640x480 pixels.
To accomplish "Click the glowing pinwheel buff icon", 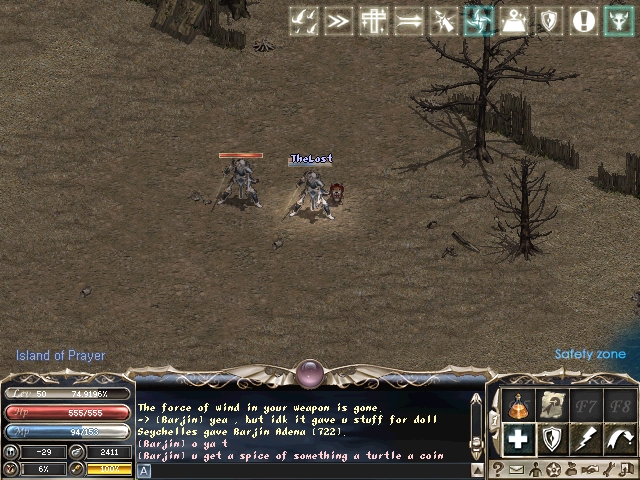I will [x=479, y=21].
